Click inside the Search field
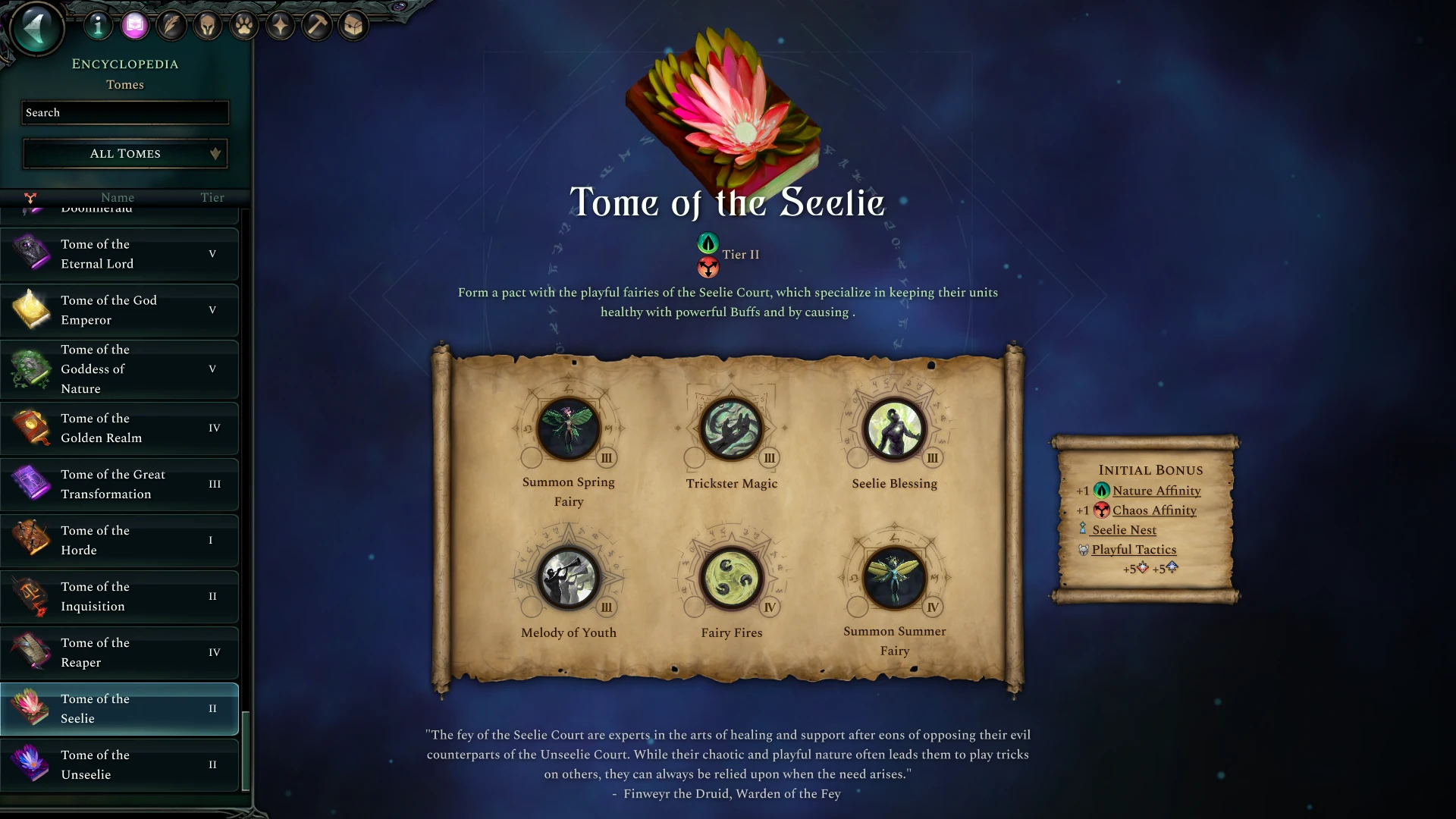 (x=124, y=112)
